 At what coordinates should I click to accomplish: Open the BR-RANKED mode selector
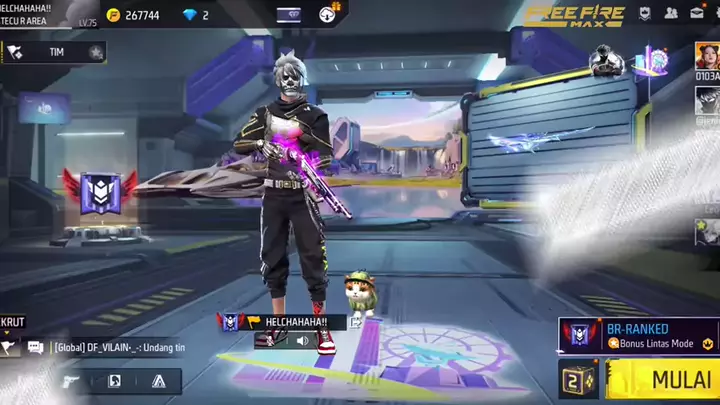[639, 335]
